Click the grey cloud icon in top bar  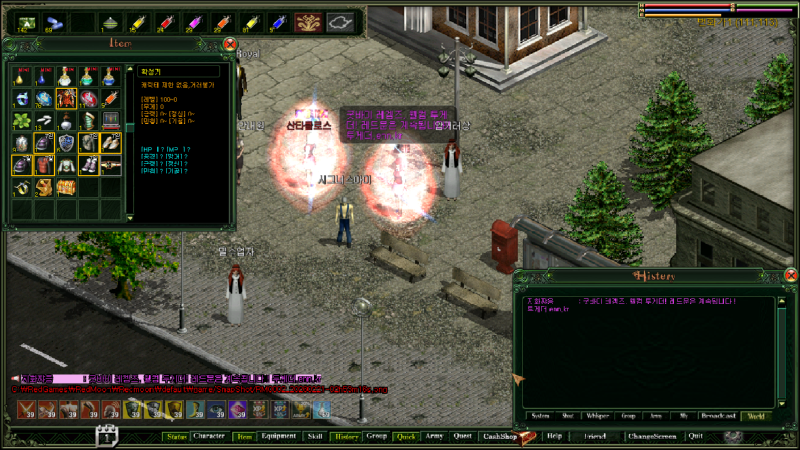pyautogui.click(x=341, y=21)
